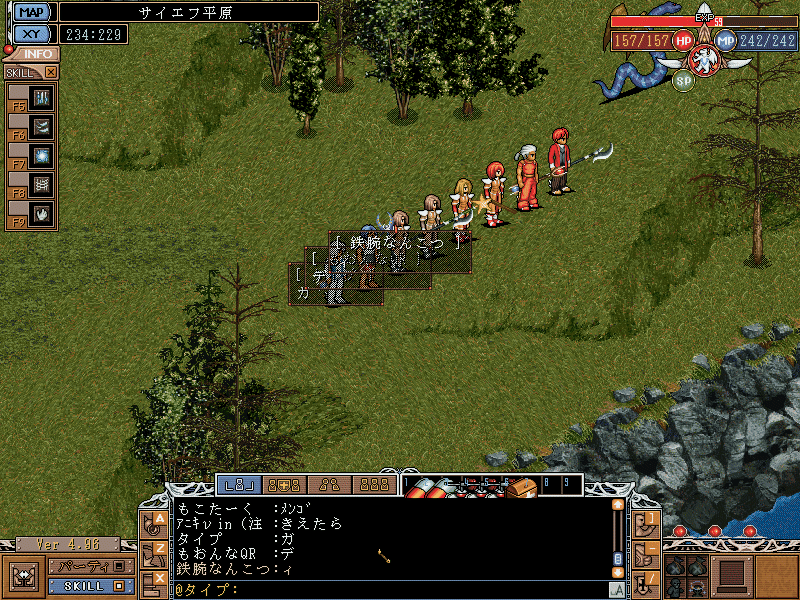Click the A action button beside chat

[x=157, y=521]
